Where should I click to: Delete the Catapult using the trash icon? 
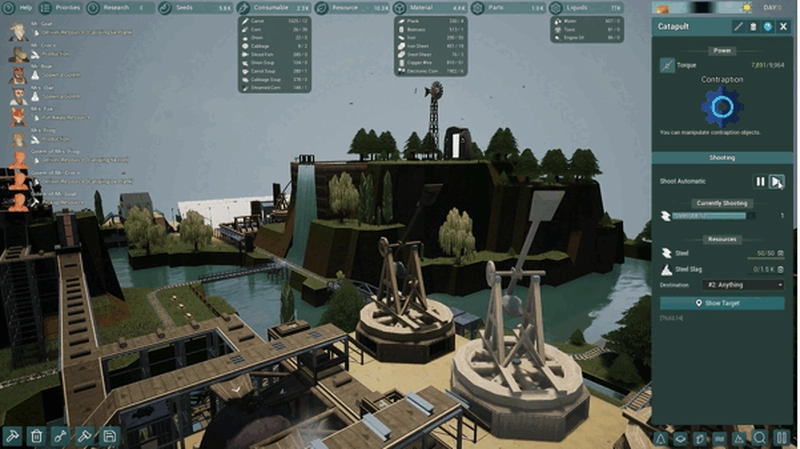point(753,27)
